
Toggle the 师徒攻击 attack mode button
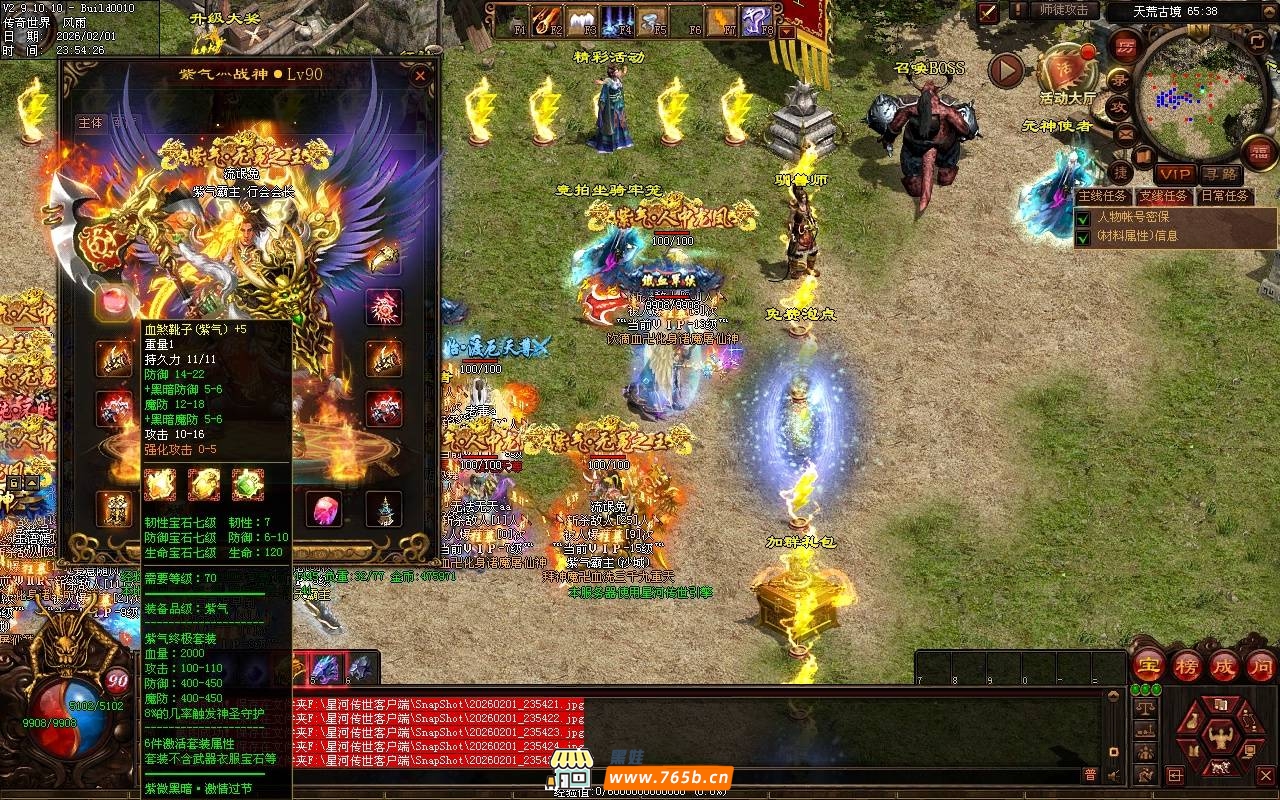tap(1064, 10)
